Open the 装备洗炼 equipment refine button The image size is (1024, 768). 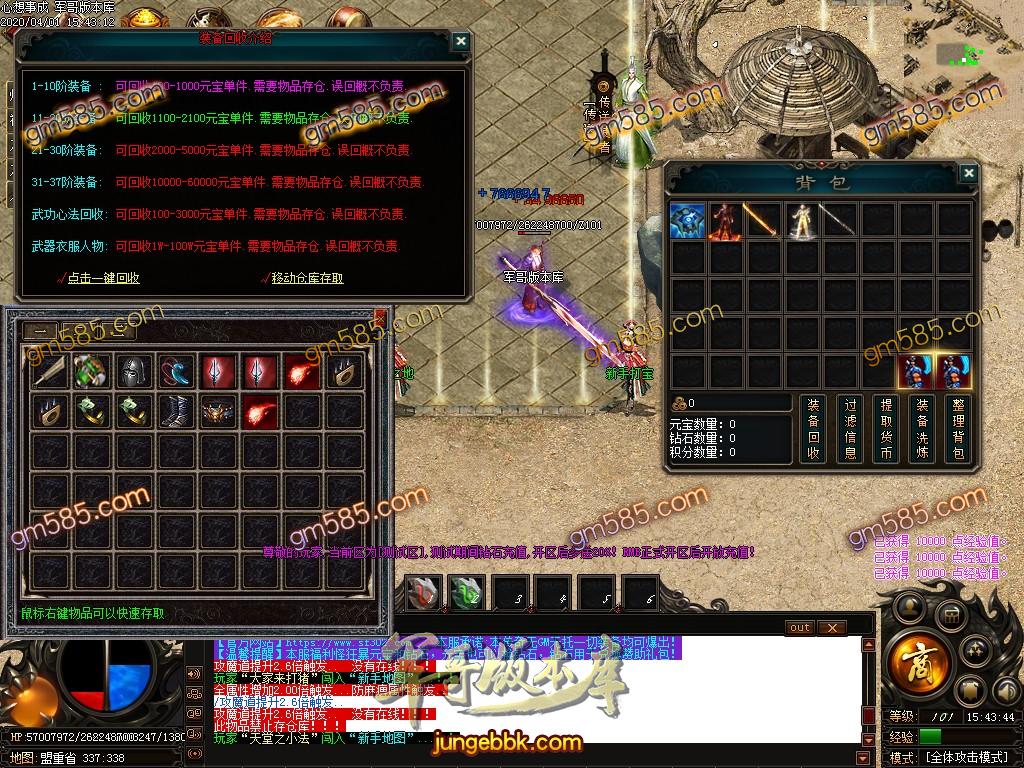pos(922,429)
